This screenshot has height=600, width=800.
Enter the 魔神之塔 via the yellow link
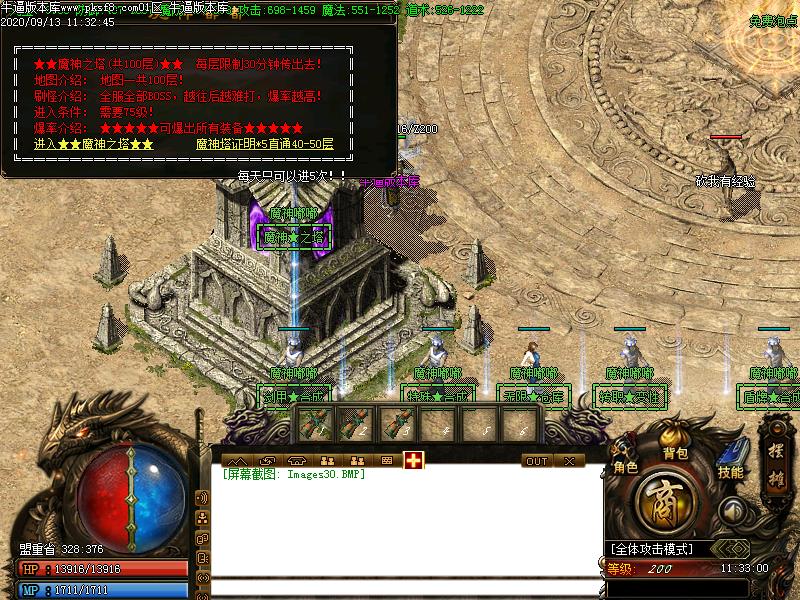point(94,144)
